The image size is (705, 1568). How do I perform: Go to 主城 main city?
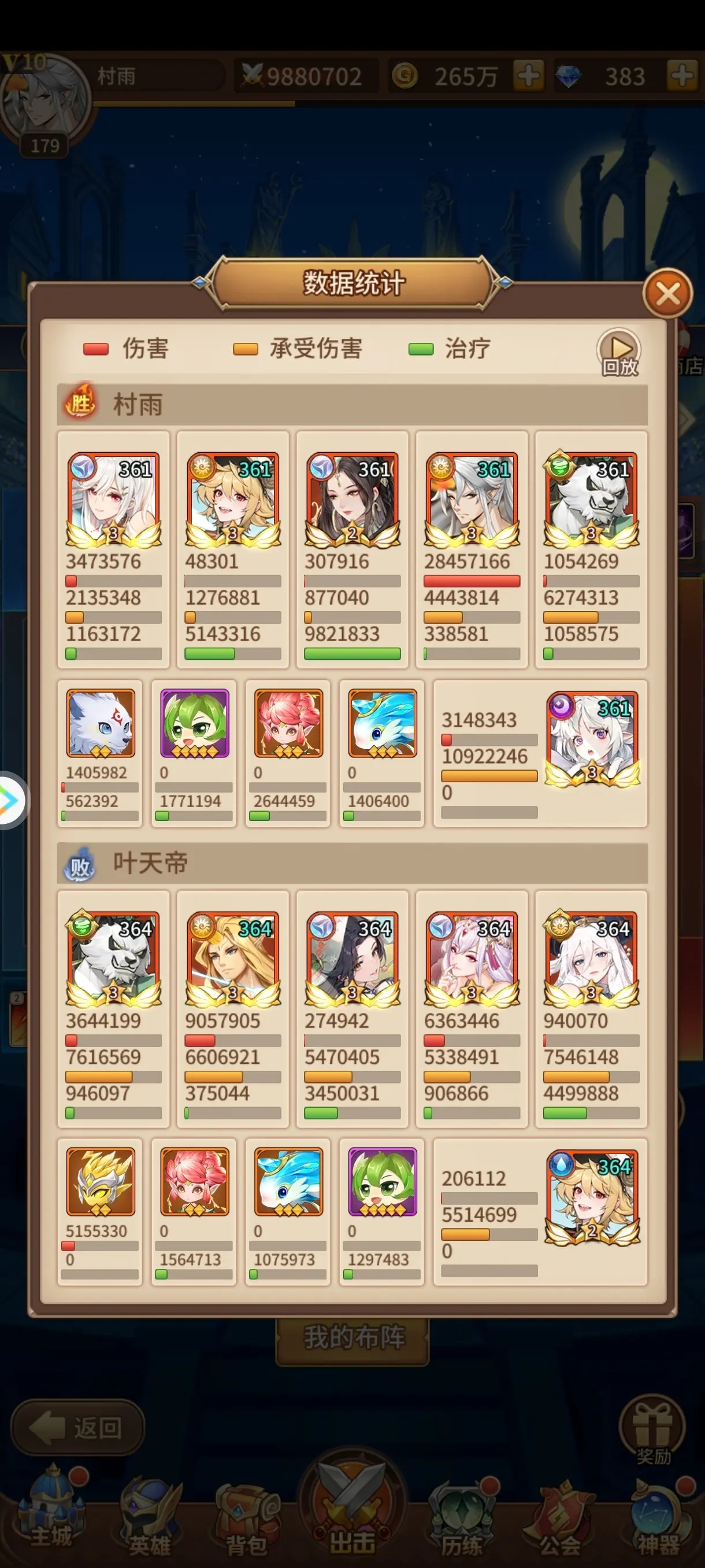(x=51, y=1515)
